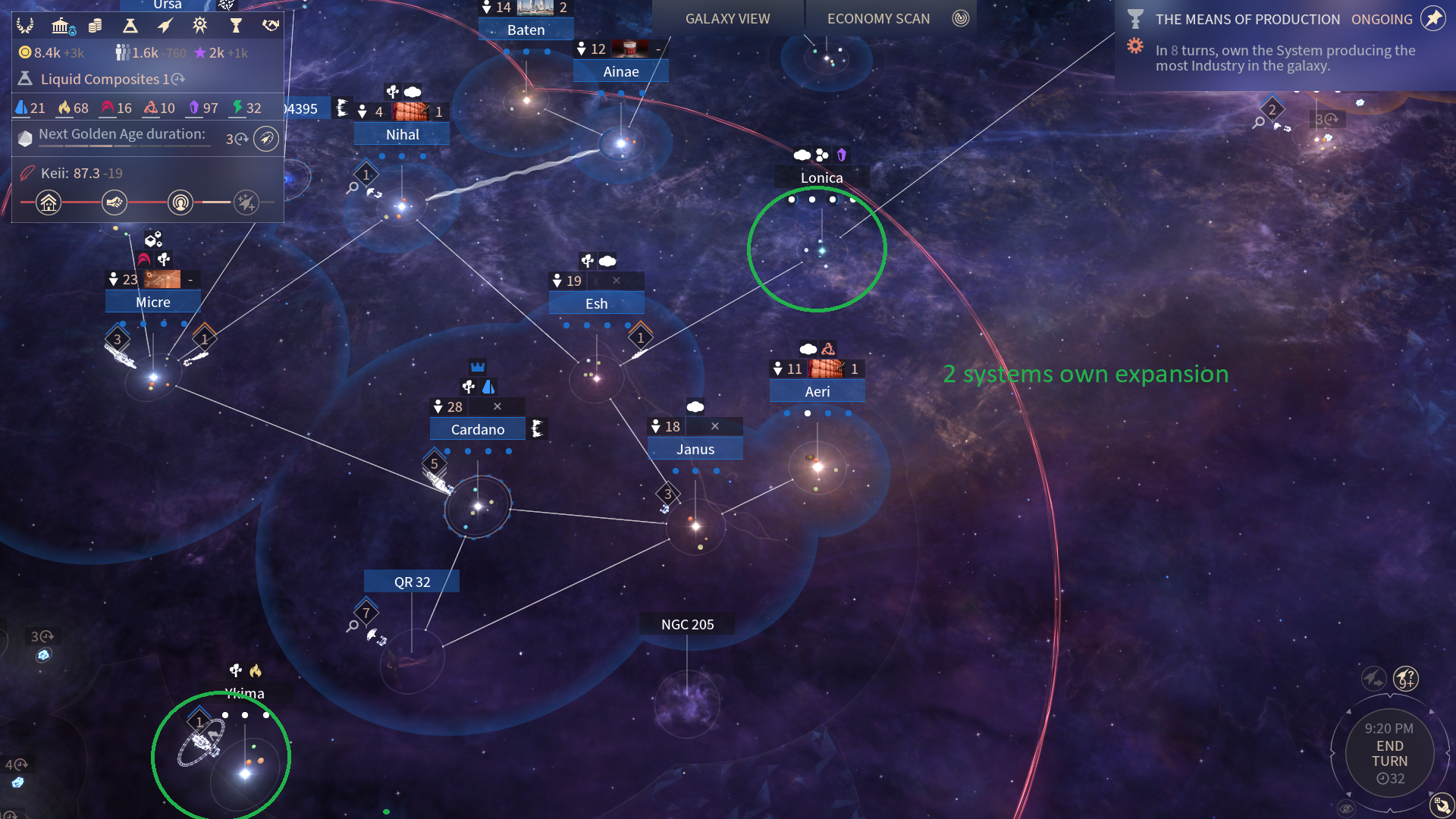Open the trophy quest screen
Image resolution: width=1456 pixels, height=819 pixels.
[x=236, y=26]
